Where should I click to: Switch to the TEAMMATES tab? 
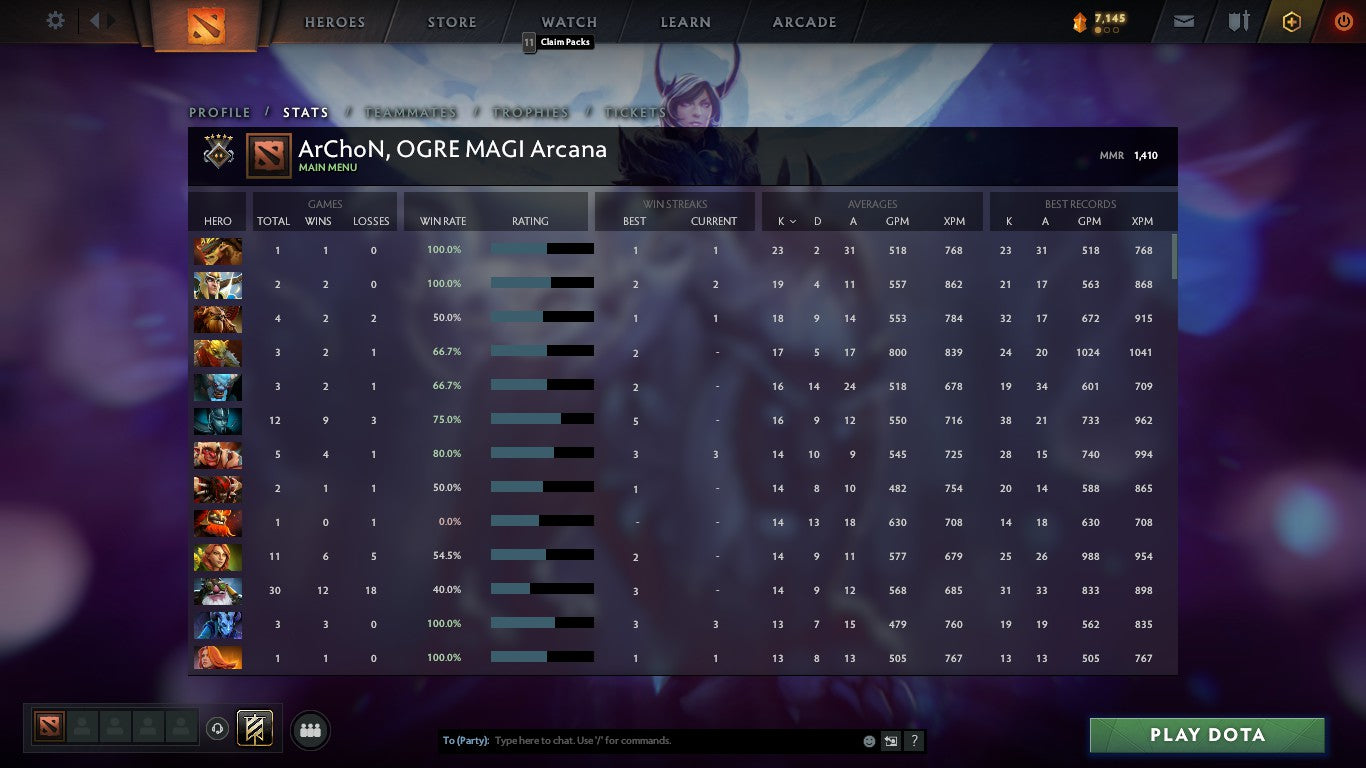[410, 113]
